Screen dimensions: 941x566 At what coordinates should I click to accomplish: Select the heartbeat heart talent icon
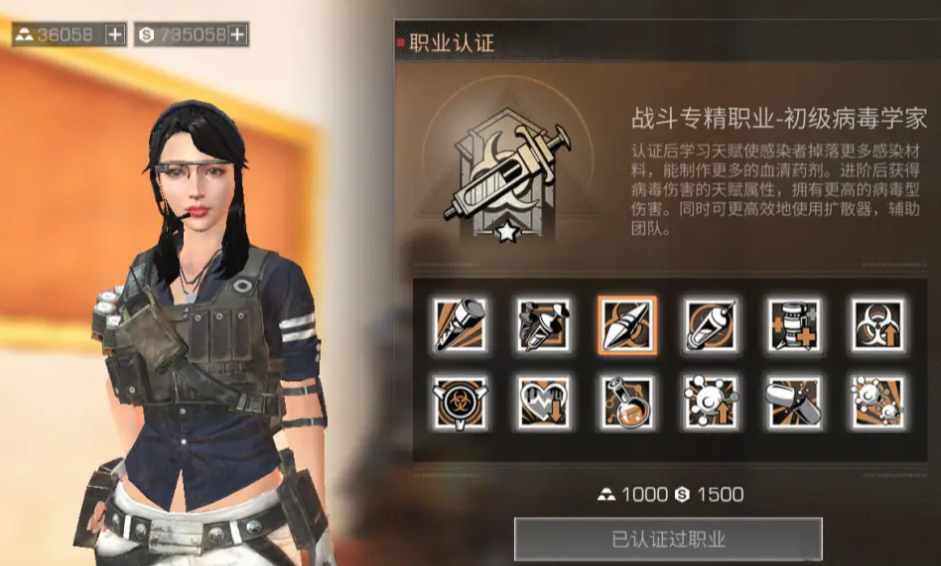(544, 403)
